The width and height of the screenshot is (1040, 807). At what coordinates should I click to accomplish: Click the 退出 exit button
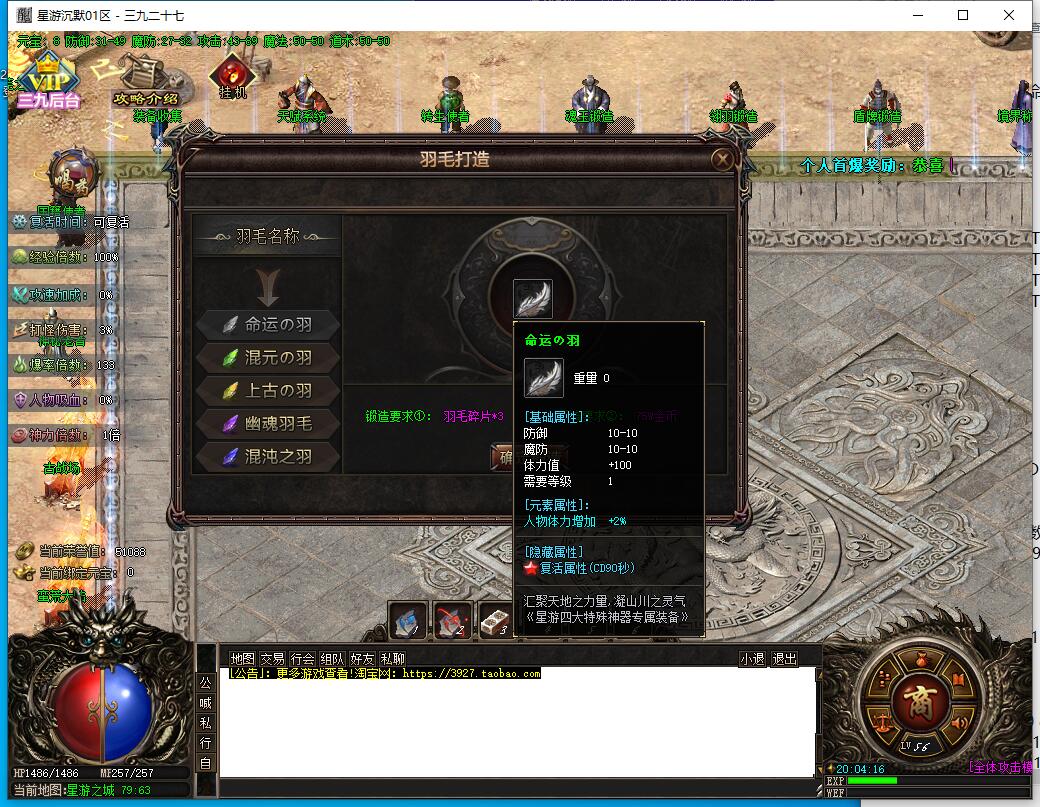click(785, 659)
